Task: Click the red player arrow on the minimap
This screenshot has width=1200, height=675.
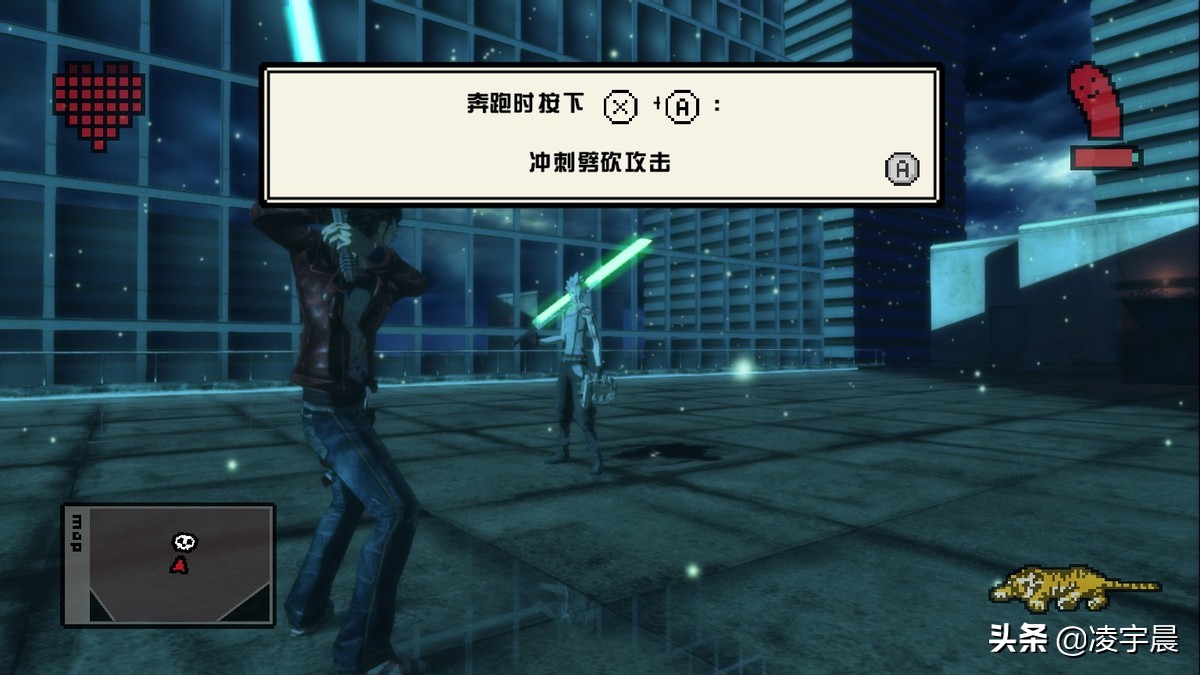Action: pyautogui.click(x=179, y=565)
